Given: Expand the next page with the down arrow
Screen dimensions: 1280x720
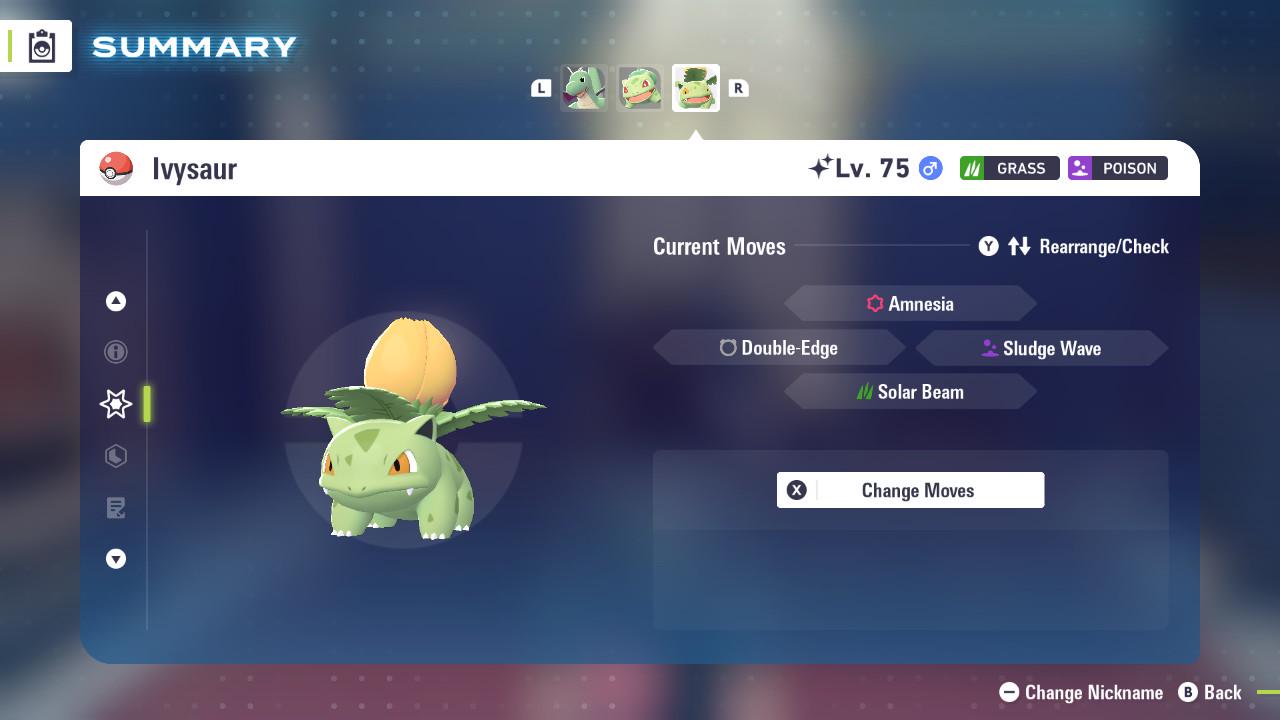Looking at the screenshot, I should tap(116, 559).
